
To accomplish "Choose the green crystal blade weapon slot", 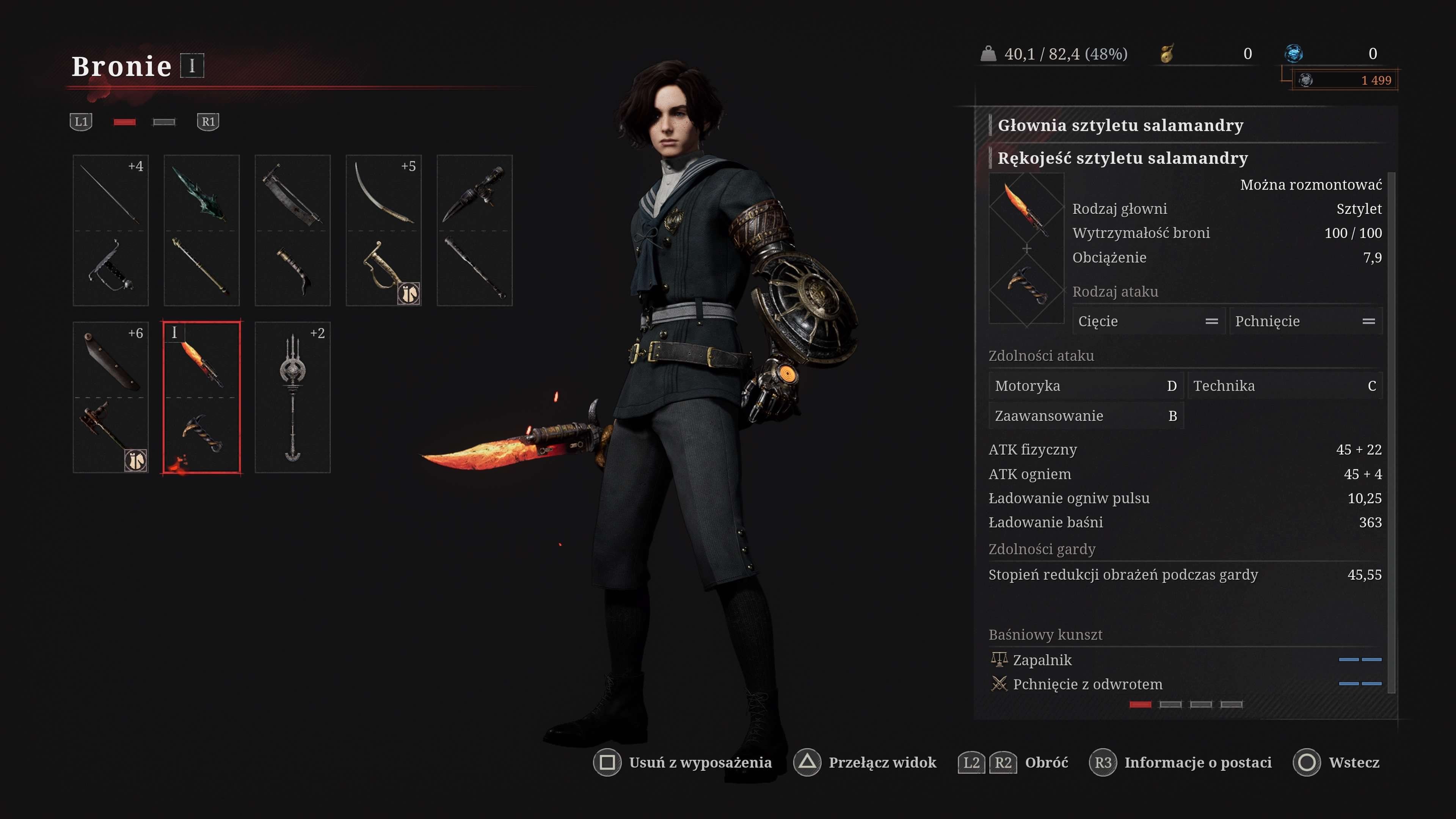I will click(202, 230).
